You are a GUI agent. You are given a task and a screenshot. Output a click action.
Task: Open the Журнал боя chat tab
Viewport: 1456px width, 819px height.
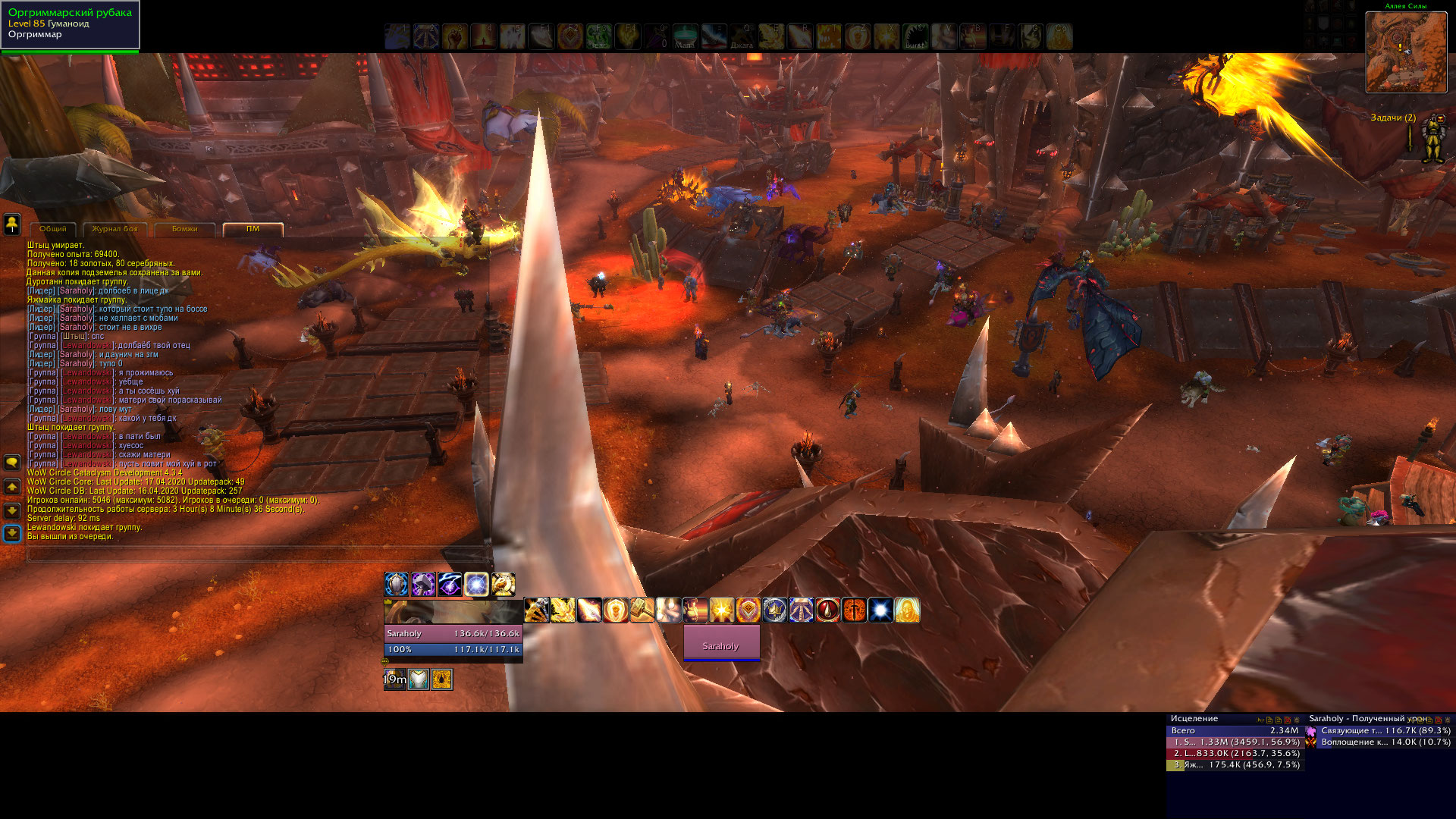coord(115,229)
